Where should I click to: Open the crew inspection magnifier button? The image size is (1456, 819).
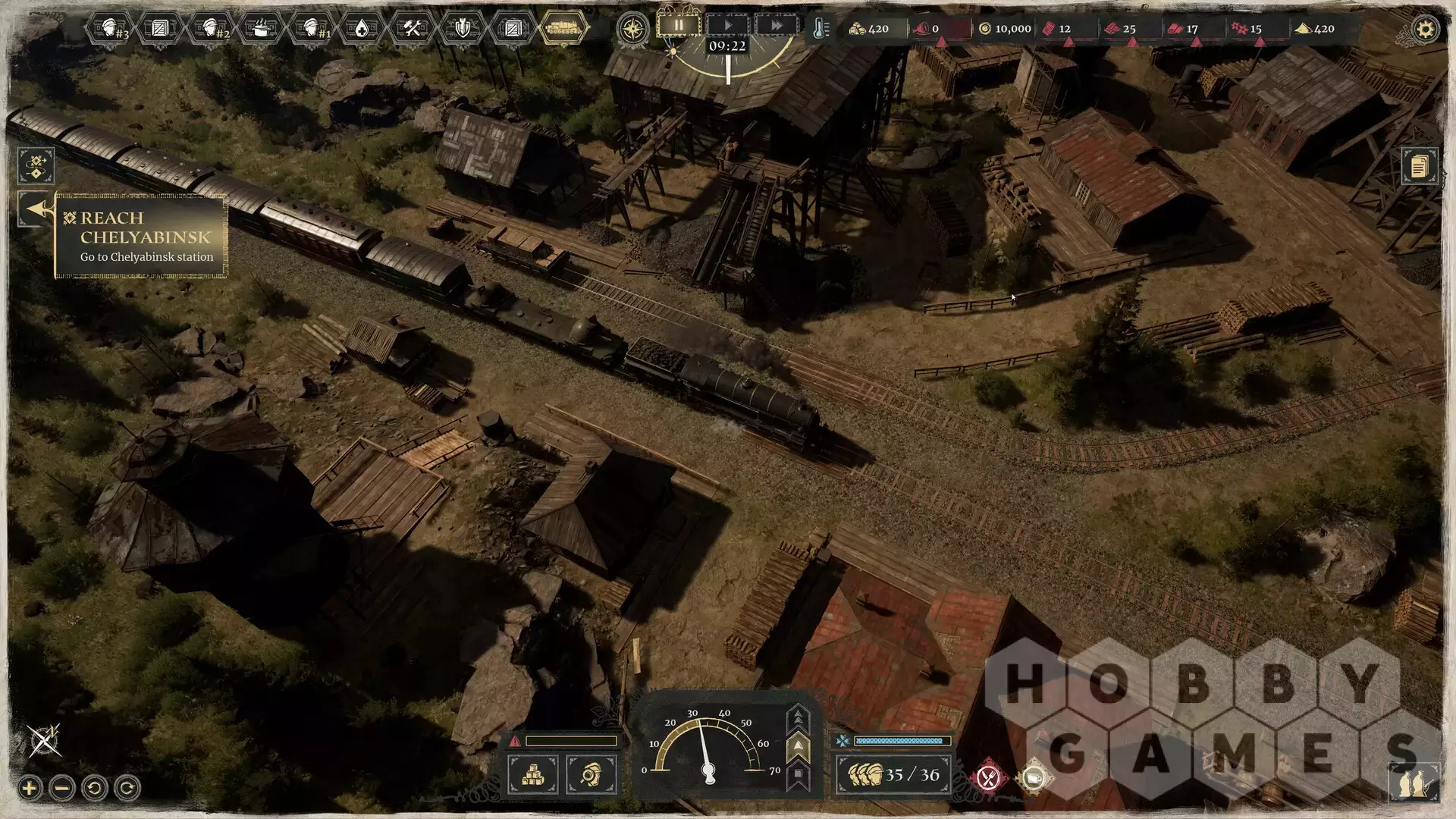(x=591, y=775)
